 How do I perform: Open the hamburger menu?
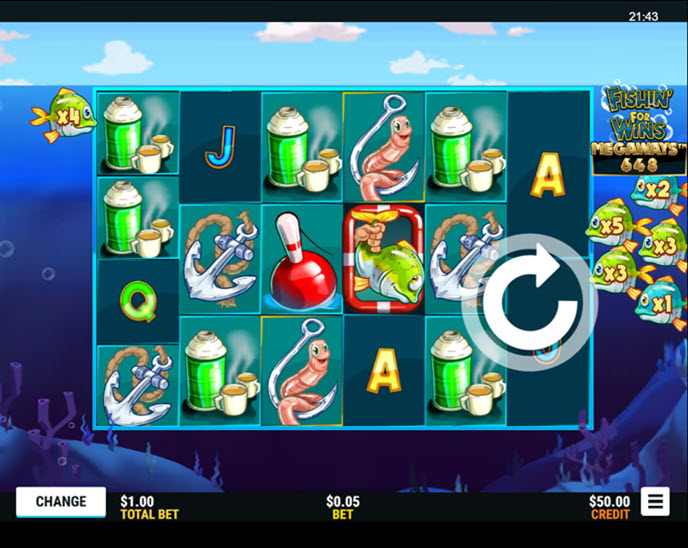[655, 502]
